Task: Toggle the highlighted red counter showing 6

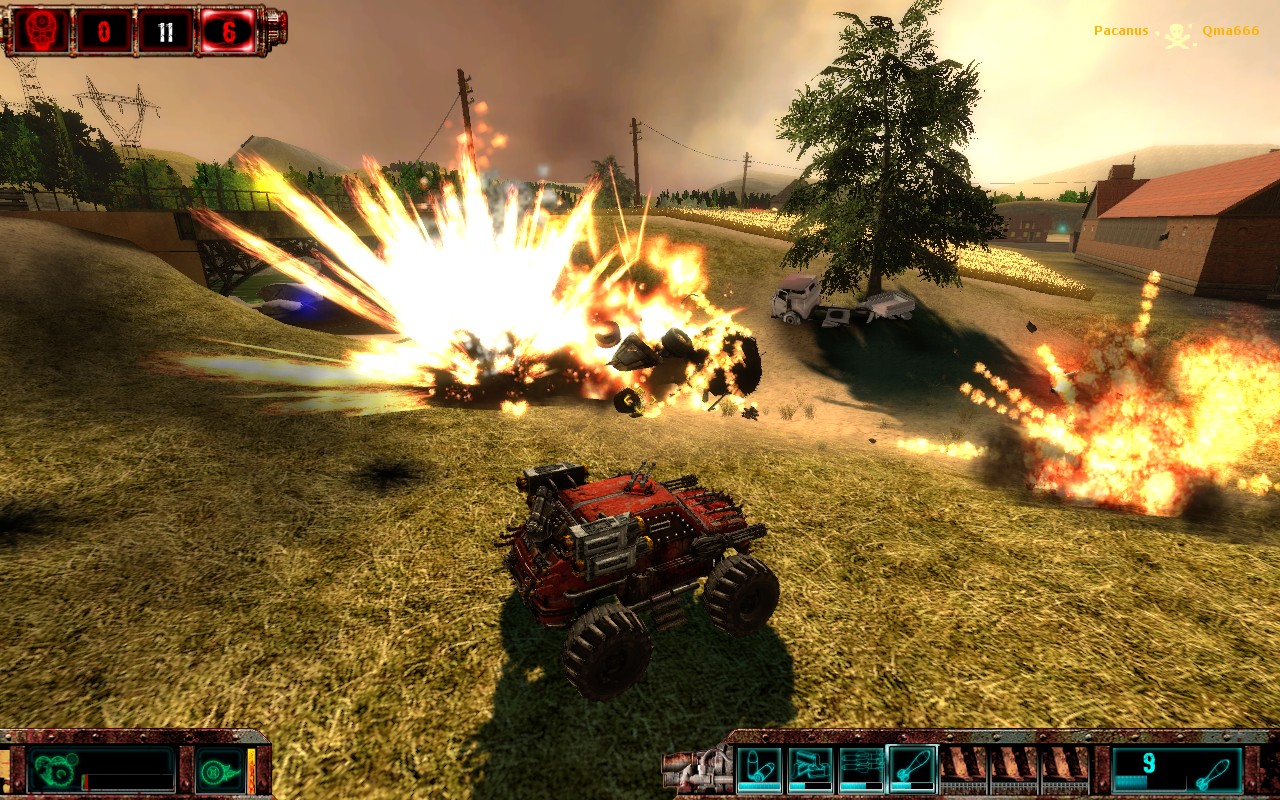Action: (231, 29)
